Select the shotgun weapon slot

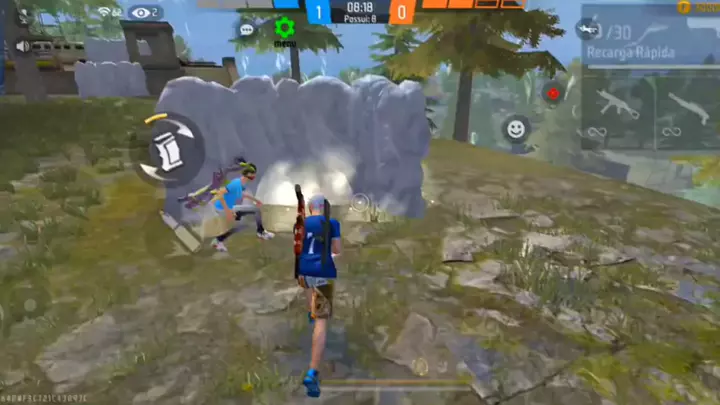[689, 106]
